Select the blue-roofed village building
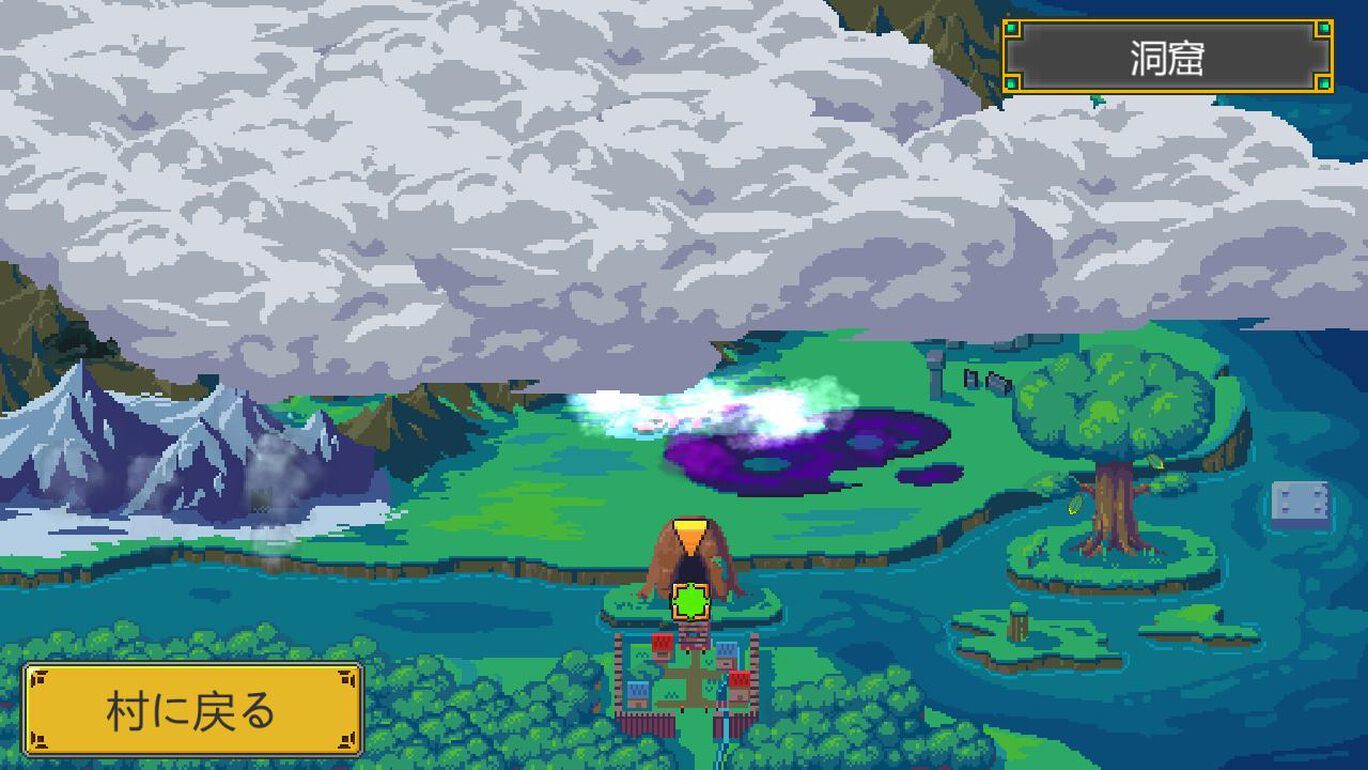This screenshot has height=770, width=1368. [726, 648]
